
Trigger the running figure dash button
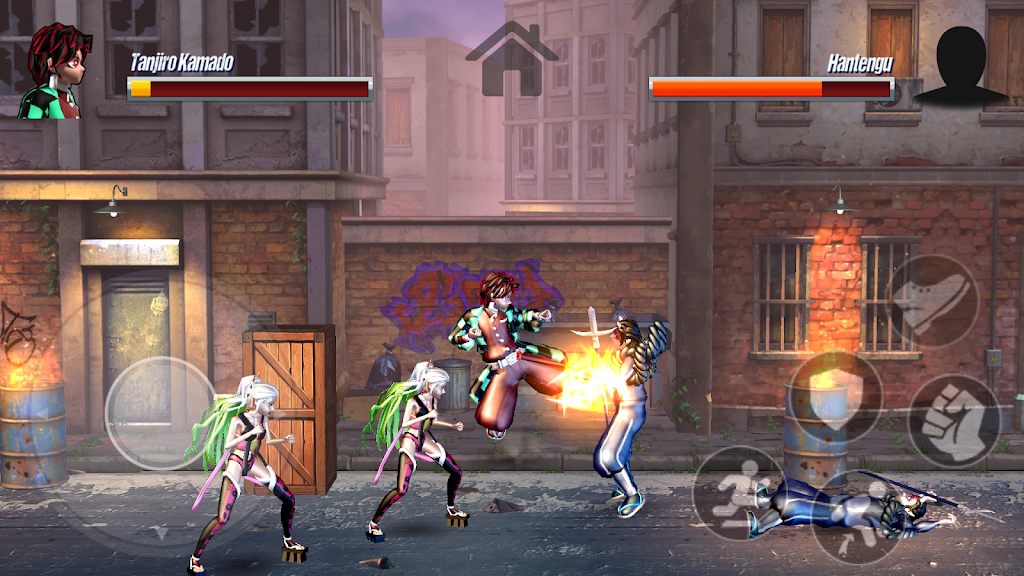[738, 493]
